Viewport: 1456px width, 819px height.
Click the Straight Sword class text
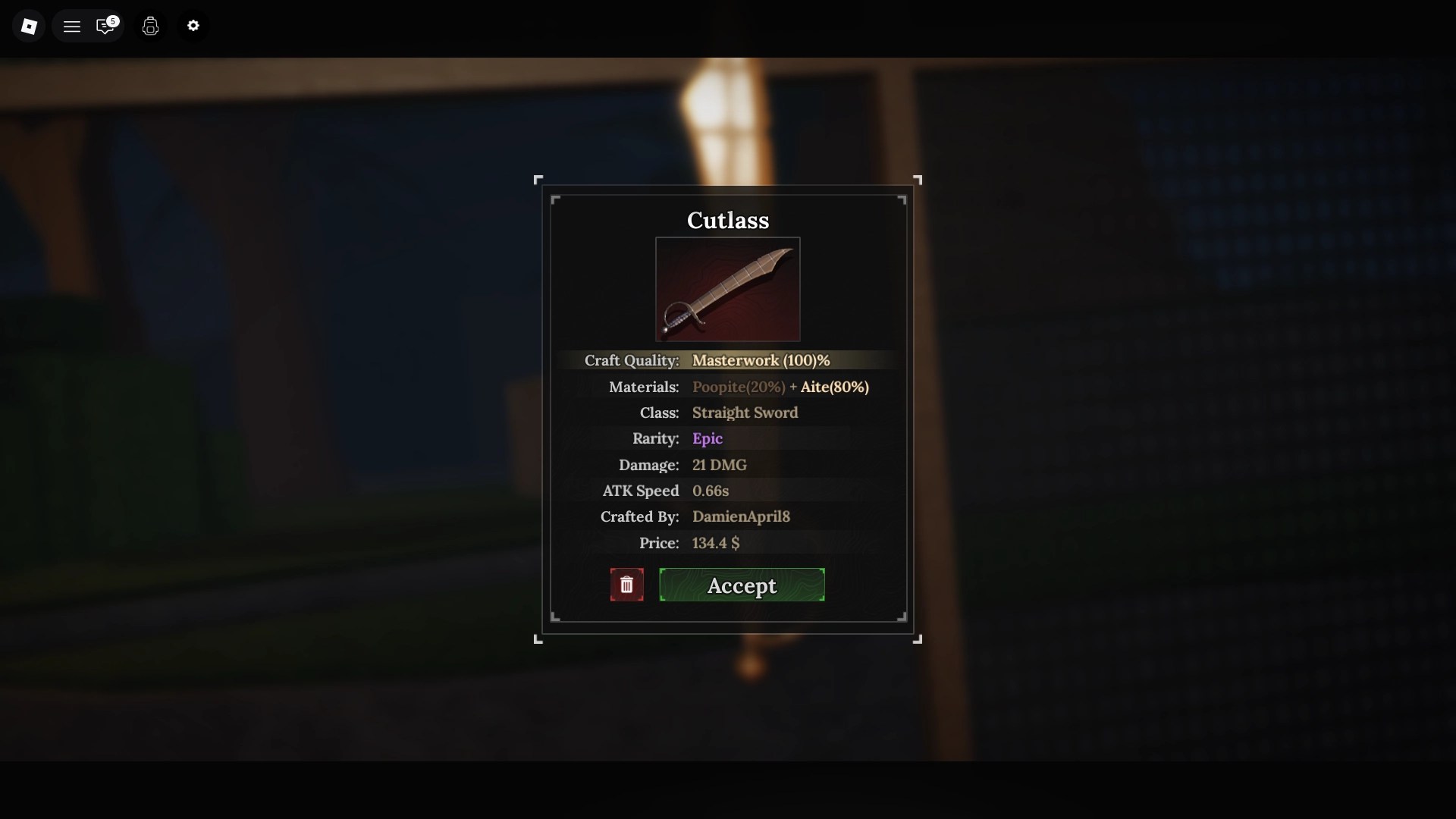(745, 413)
